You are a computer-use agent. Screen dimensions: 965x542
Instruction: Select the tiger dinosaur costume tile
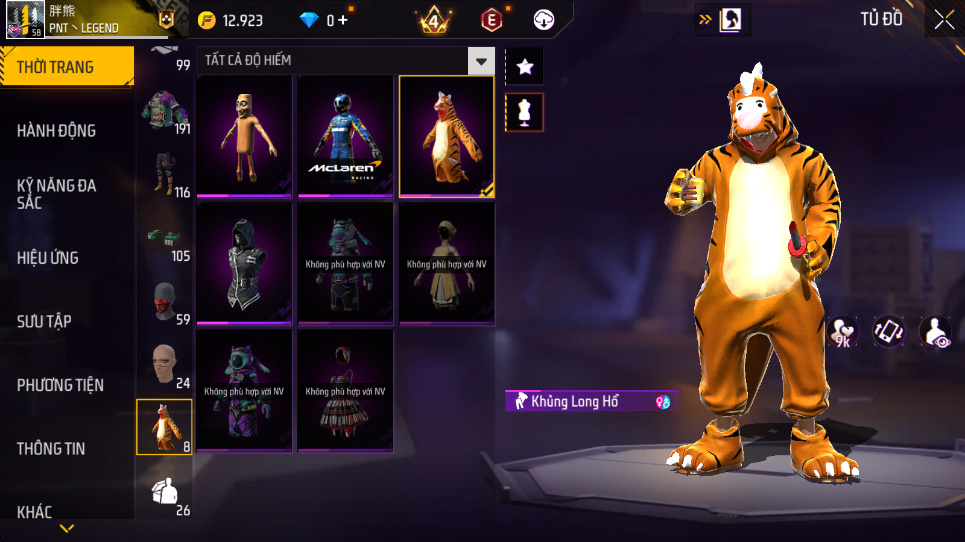pos(447,136)
